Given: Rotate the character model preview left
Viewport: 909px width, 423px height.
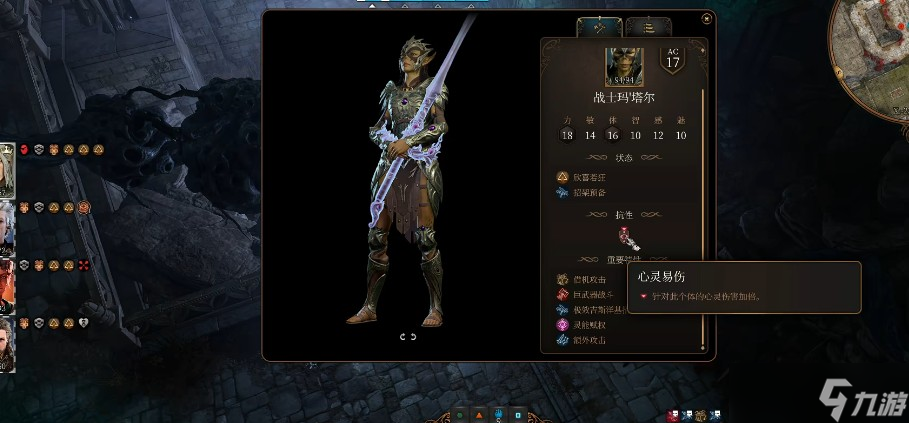Looking at the screenshot, I should [403, 337].
